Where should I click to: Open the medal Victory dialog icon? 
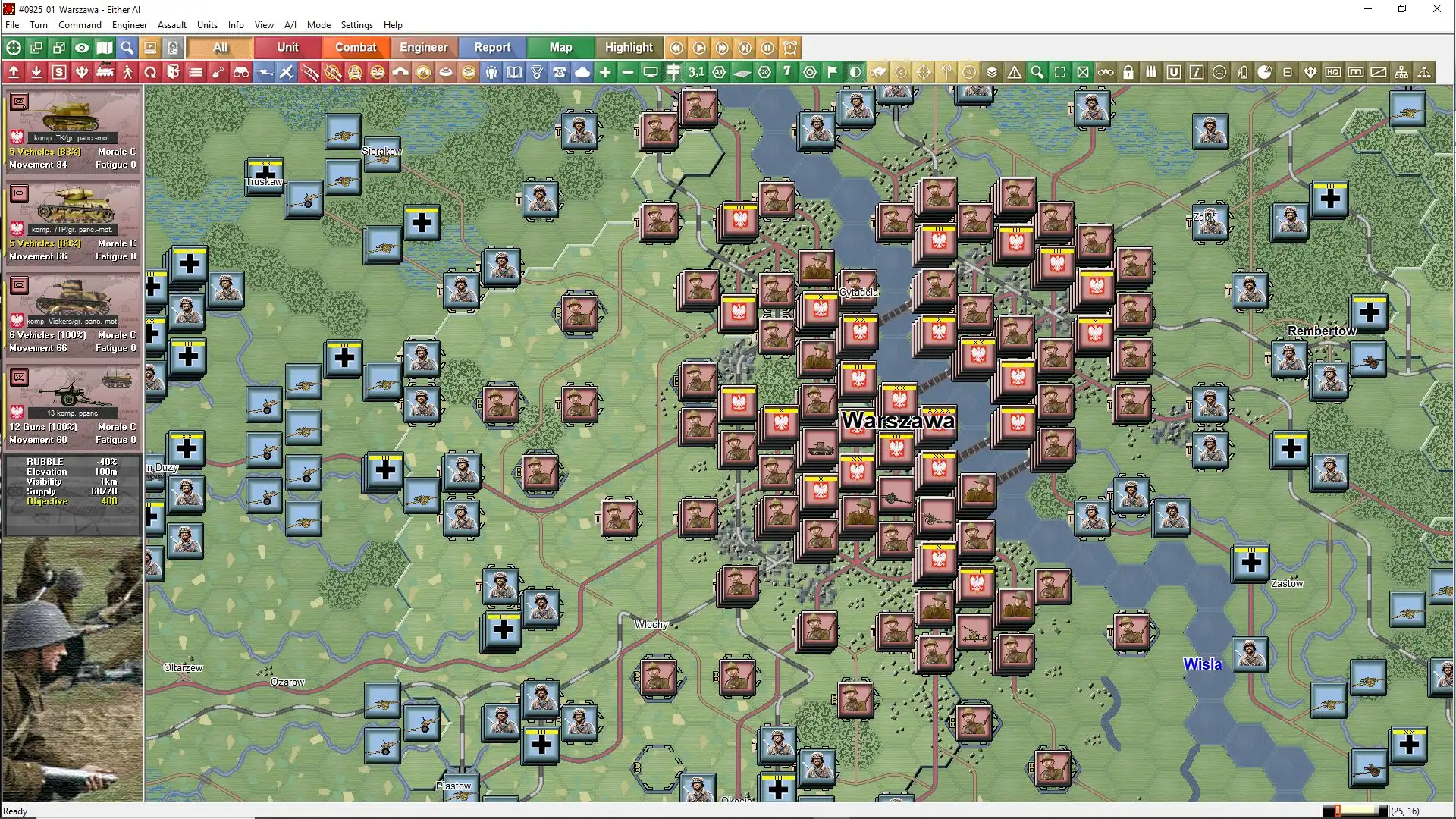[x=537, y=72]
